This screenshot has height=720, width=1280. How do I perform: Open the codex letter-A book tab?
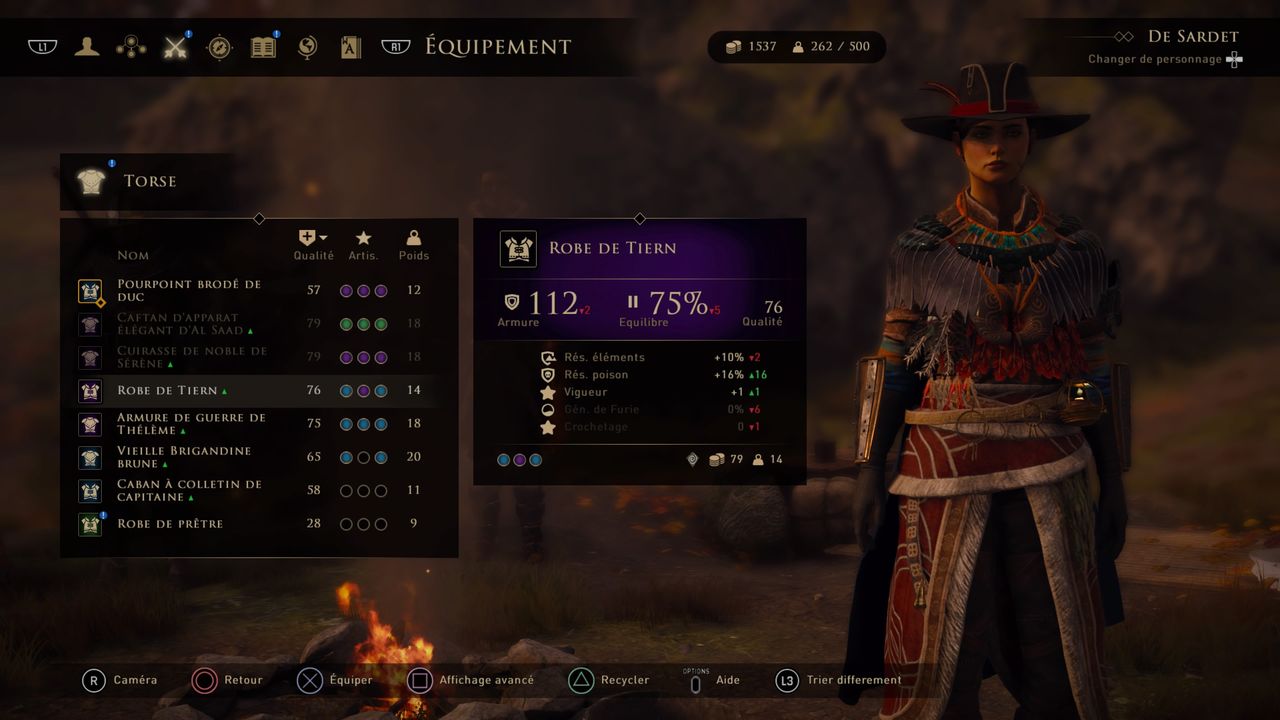(x=351, y=46)
